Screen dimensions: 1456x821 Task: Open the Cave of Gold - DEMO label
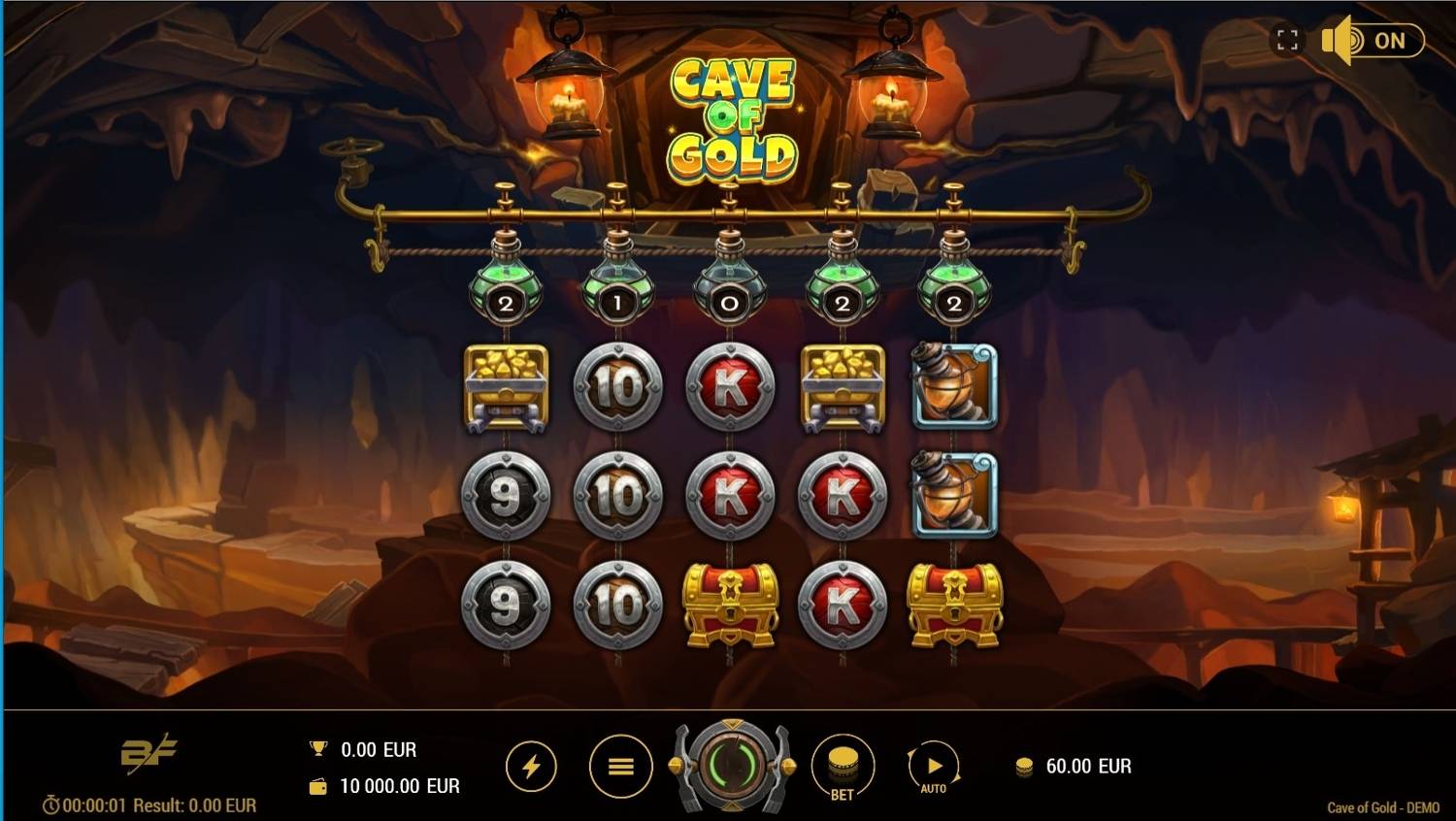(1382, 807)
